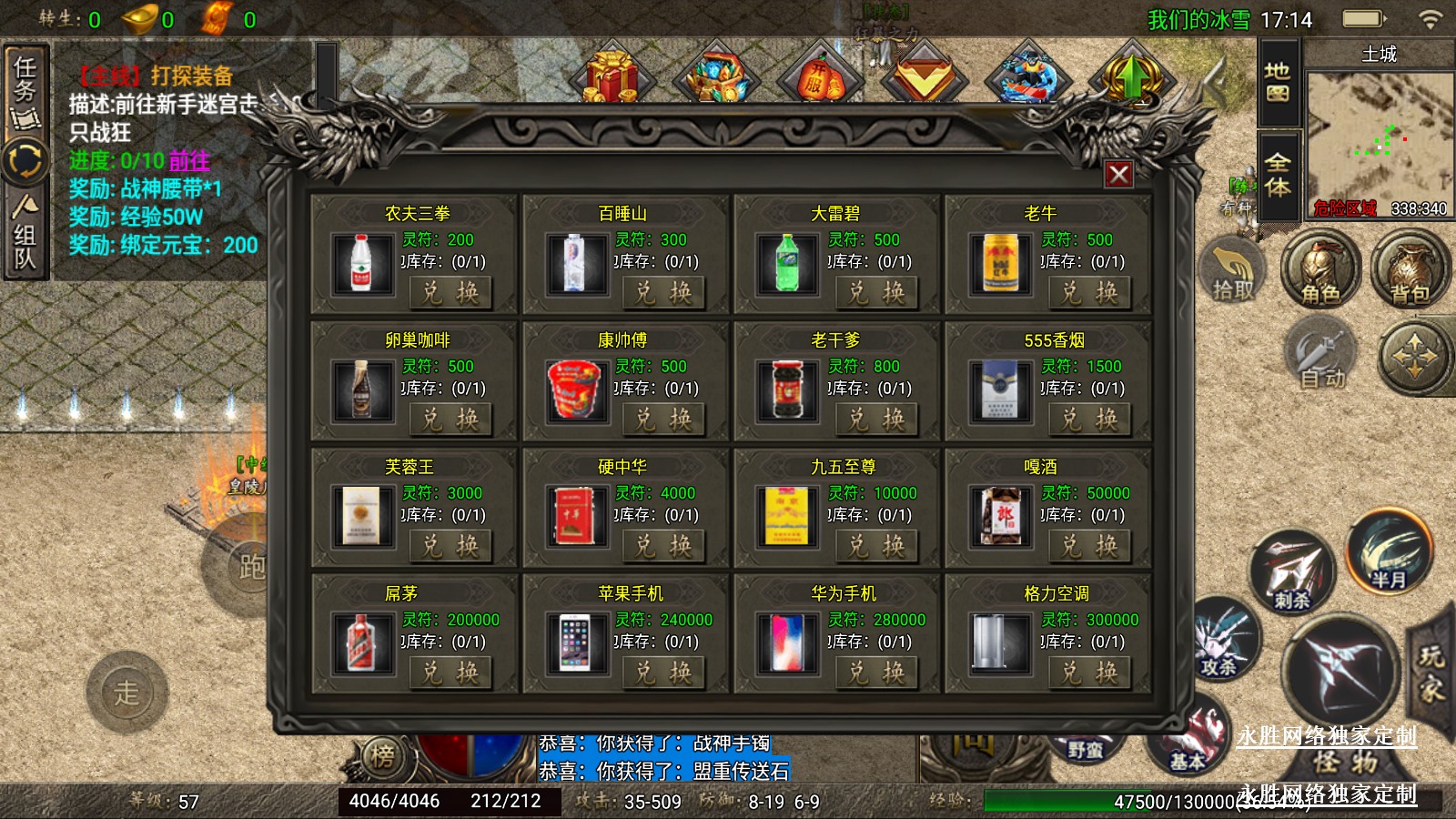The image size is (1456, 819).
Task: Exchange for the 农夫三拳 water item
Action: point(450,292)
